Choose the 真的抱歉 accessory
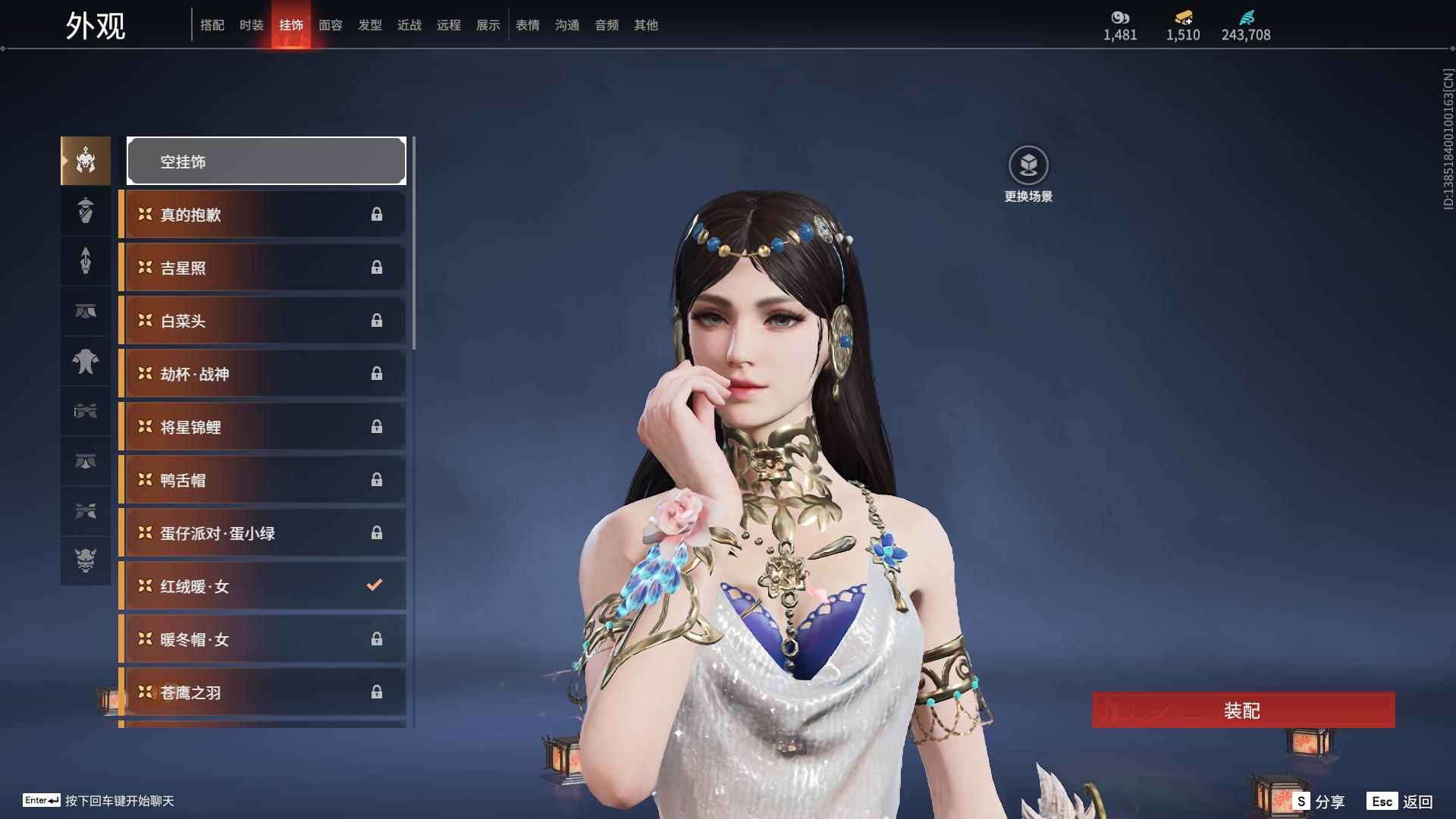Image resolution: width=1456 pixels, height=819 pixels. pos(262,215)
